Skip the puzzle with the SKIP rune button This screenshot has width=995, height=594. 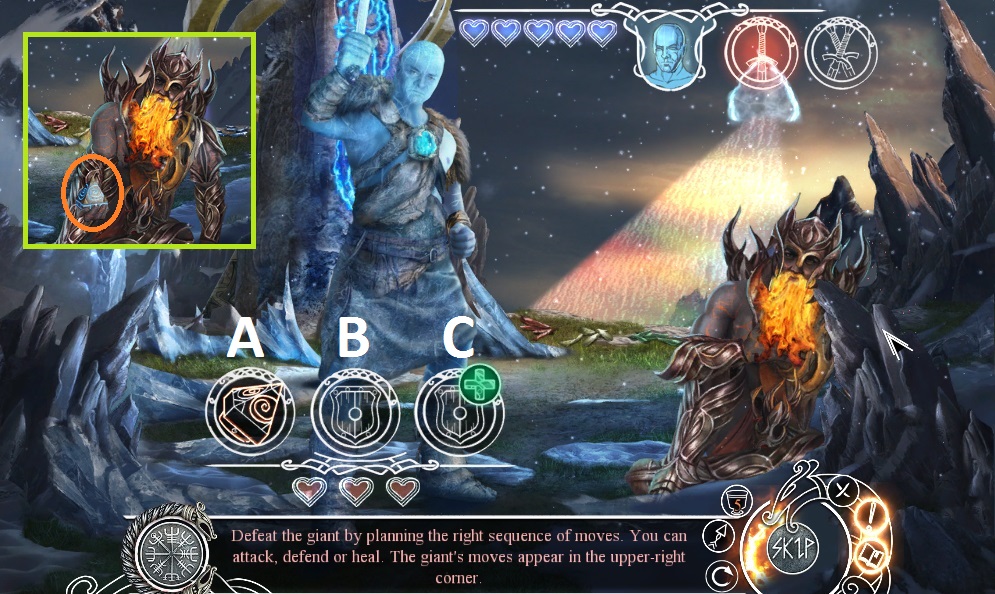click(792, 547)
